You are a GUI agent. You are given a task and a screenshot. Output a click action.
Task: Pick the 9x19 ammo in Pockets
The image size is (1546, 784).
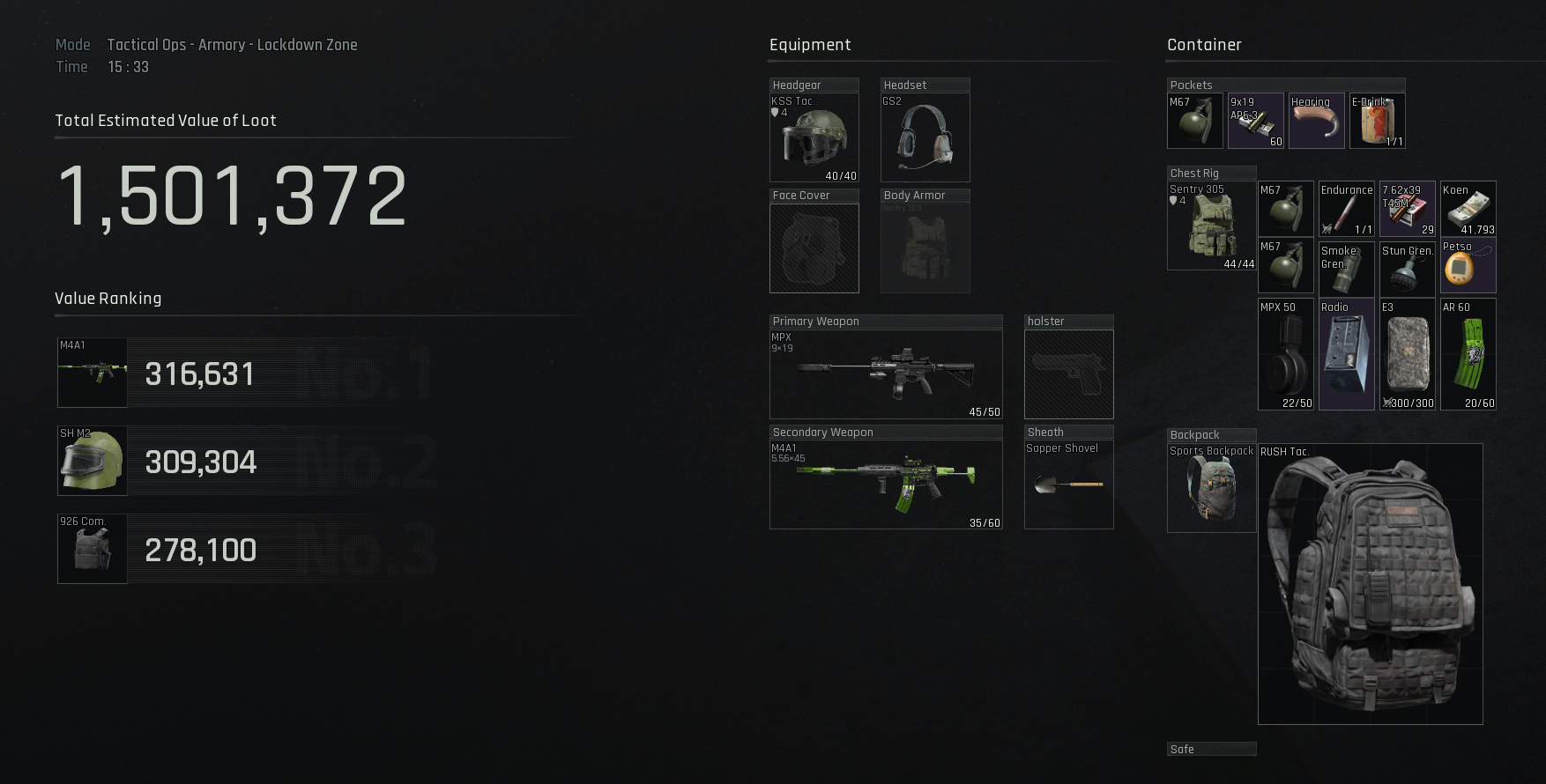point(1256,121)
